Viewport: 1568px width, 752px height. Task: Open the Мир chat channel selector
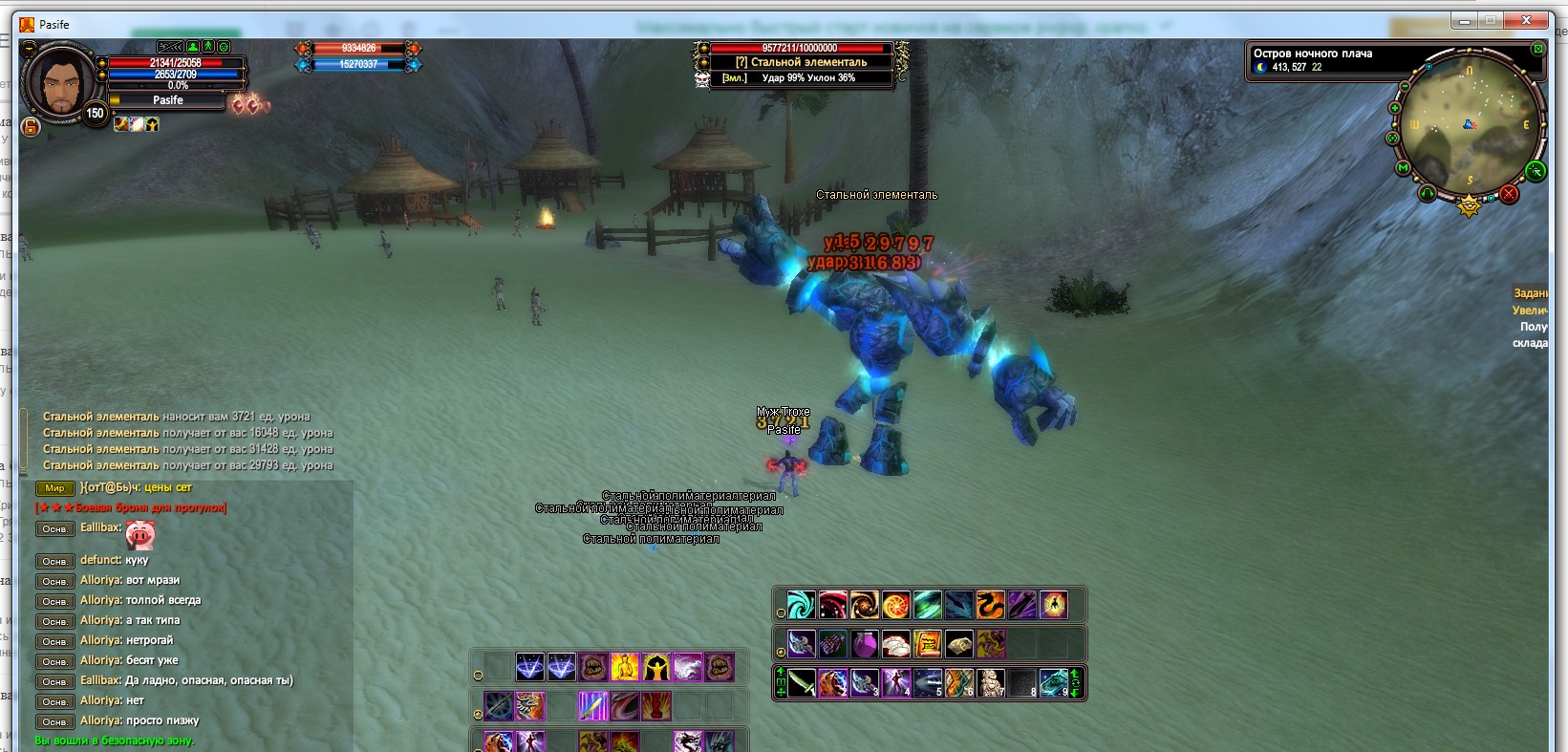(56, 488)
